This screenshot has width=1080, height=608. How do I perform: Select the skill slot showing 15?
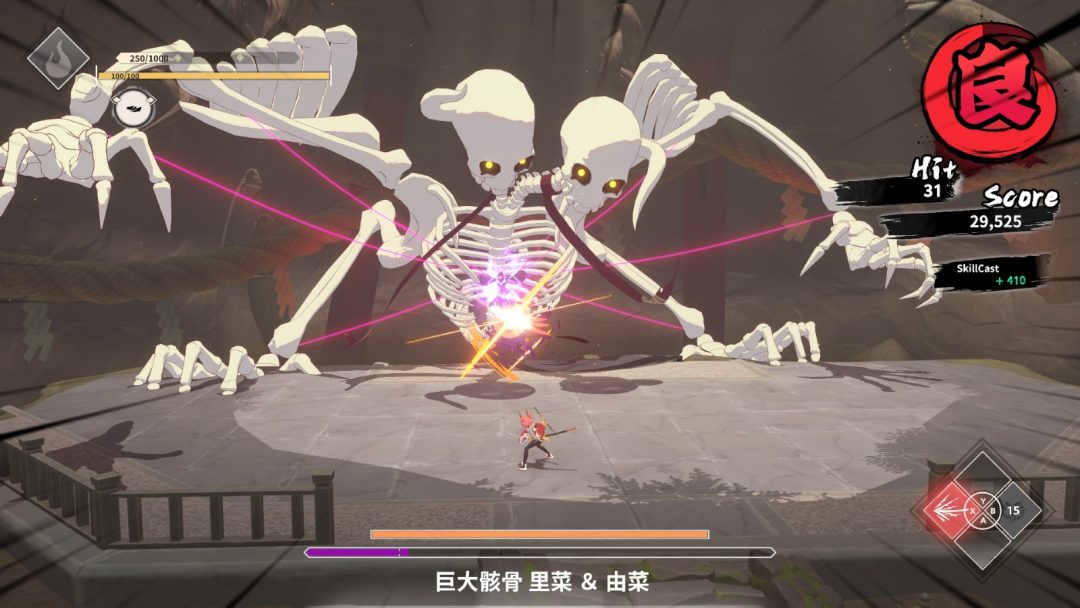(x=1014, y=511)
